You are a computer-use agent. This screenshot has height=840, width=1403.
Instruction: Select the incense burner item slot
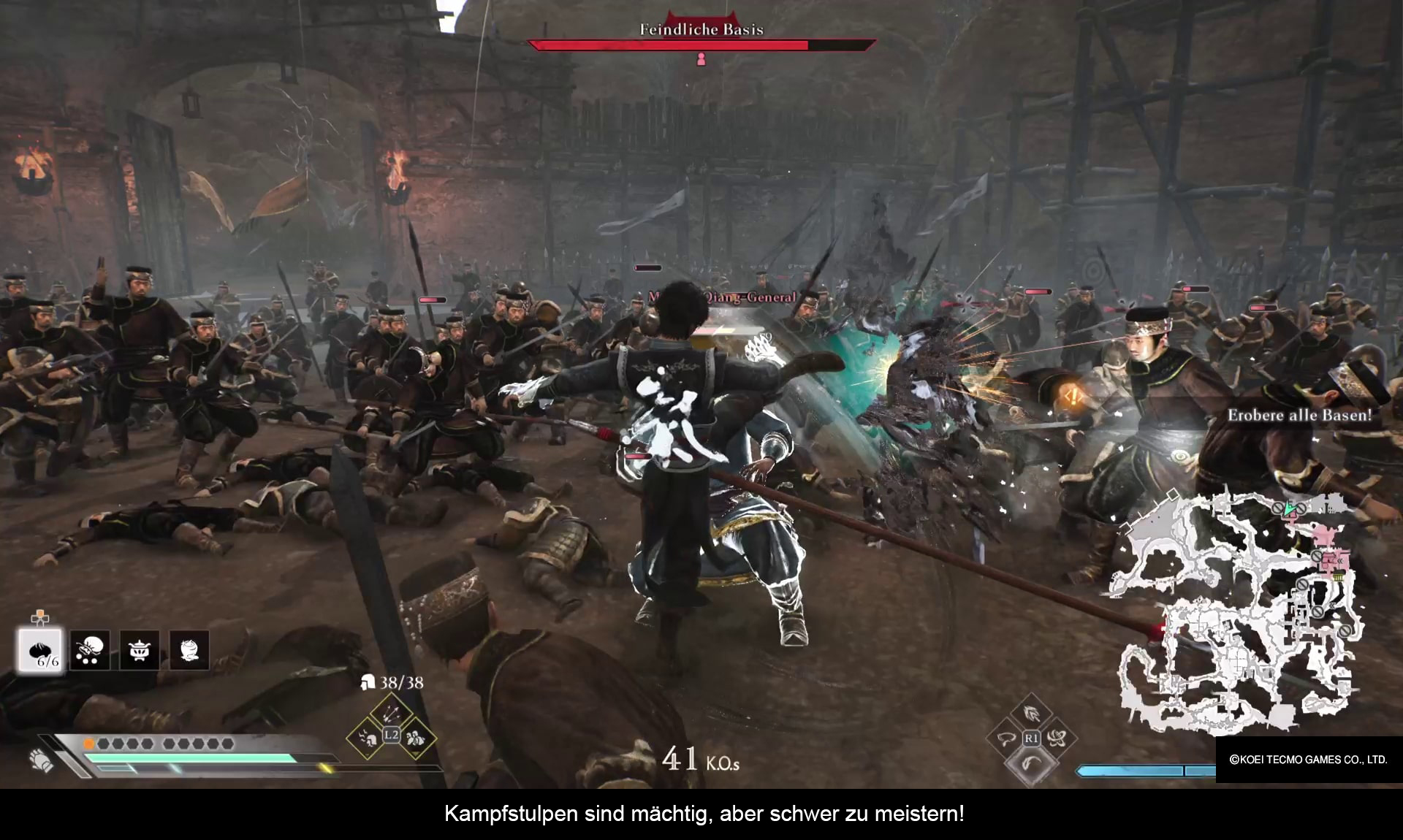pos(140,649)
